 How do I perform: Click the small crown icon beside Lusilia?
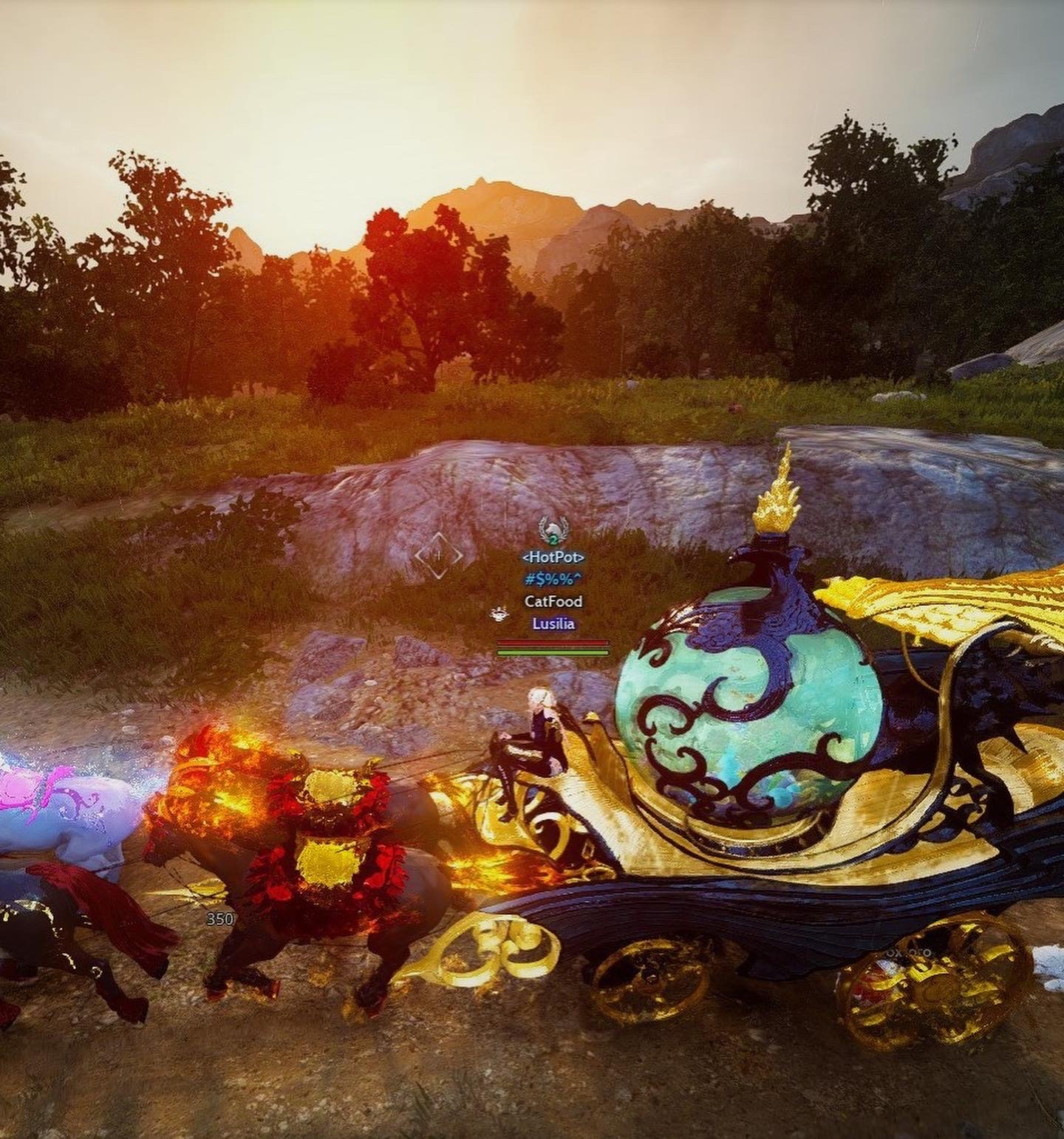499,615
